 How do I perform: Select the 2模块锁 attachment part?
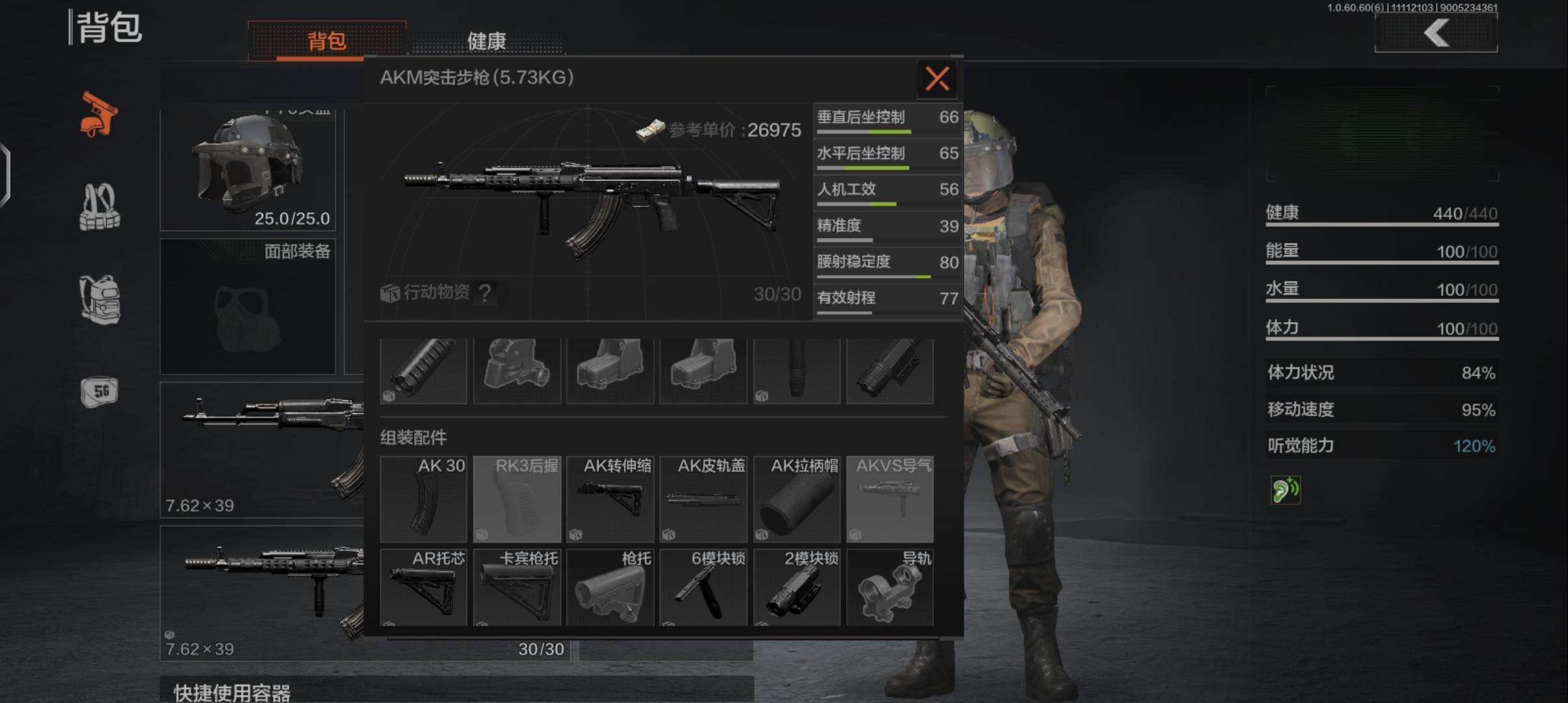click(x=797, y=587)
